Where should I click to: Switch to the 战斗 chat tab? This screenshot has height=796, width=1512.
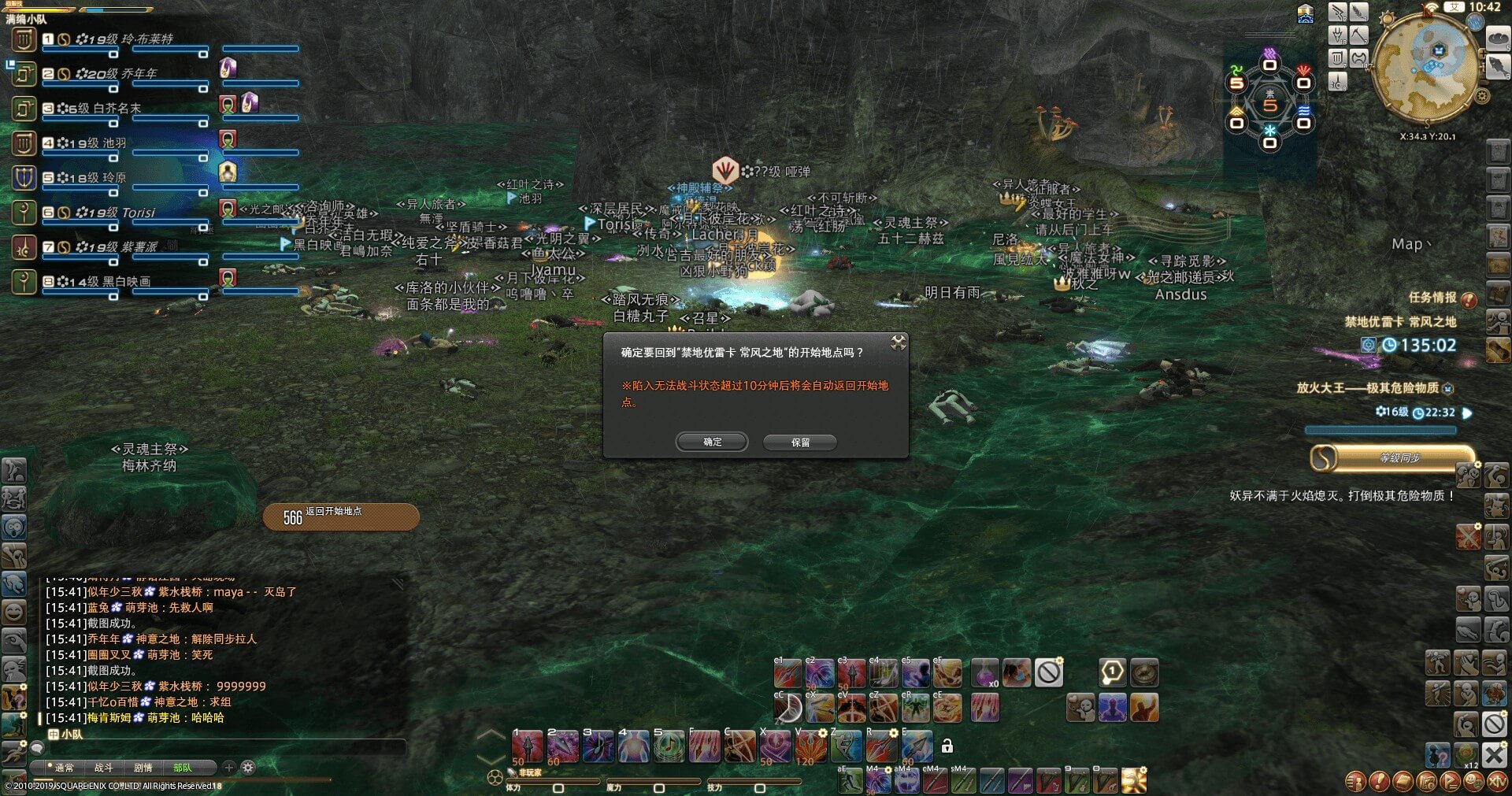tap(104, 768)
